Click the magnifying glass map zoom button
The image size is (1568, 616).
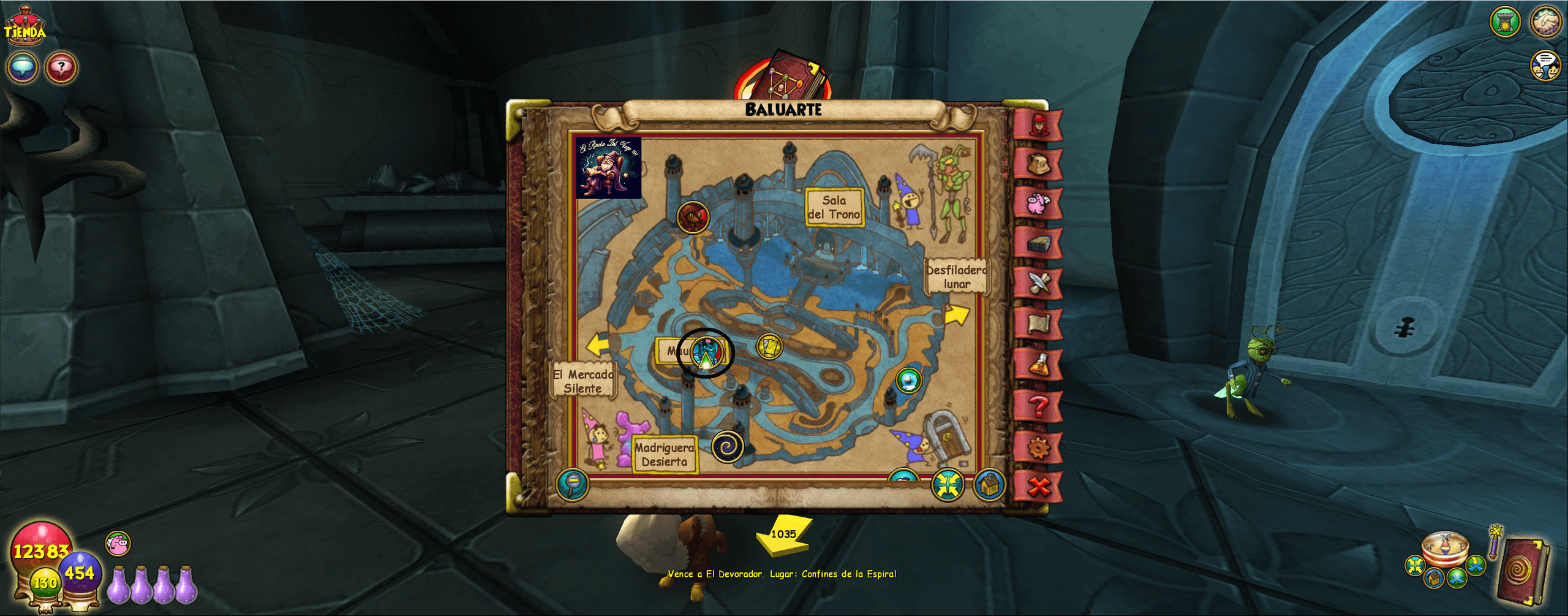coord(573,485)
